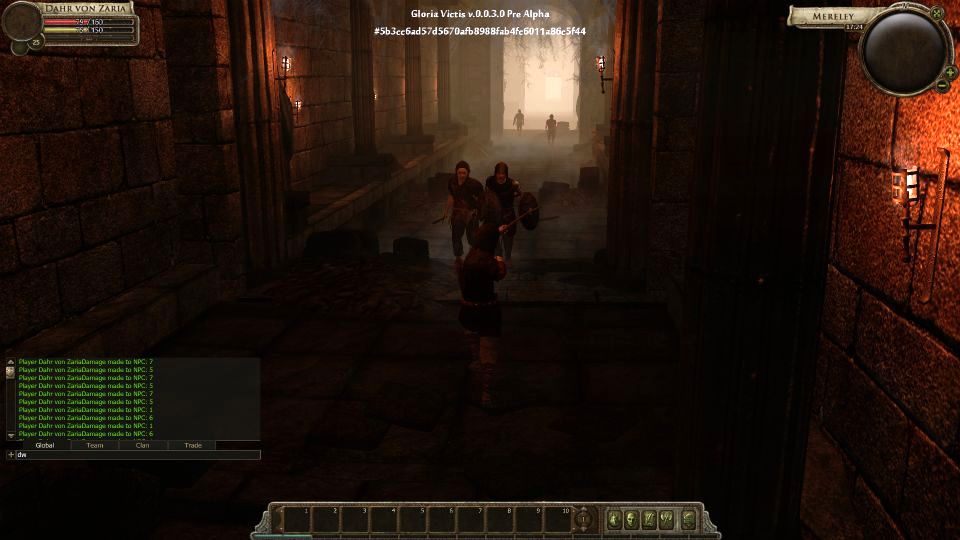
Task: Select the Clan chat tab
Action: click(x=143, y=445)
